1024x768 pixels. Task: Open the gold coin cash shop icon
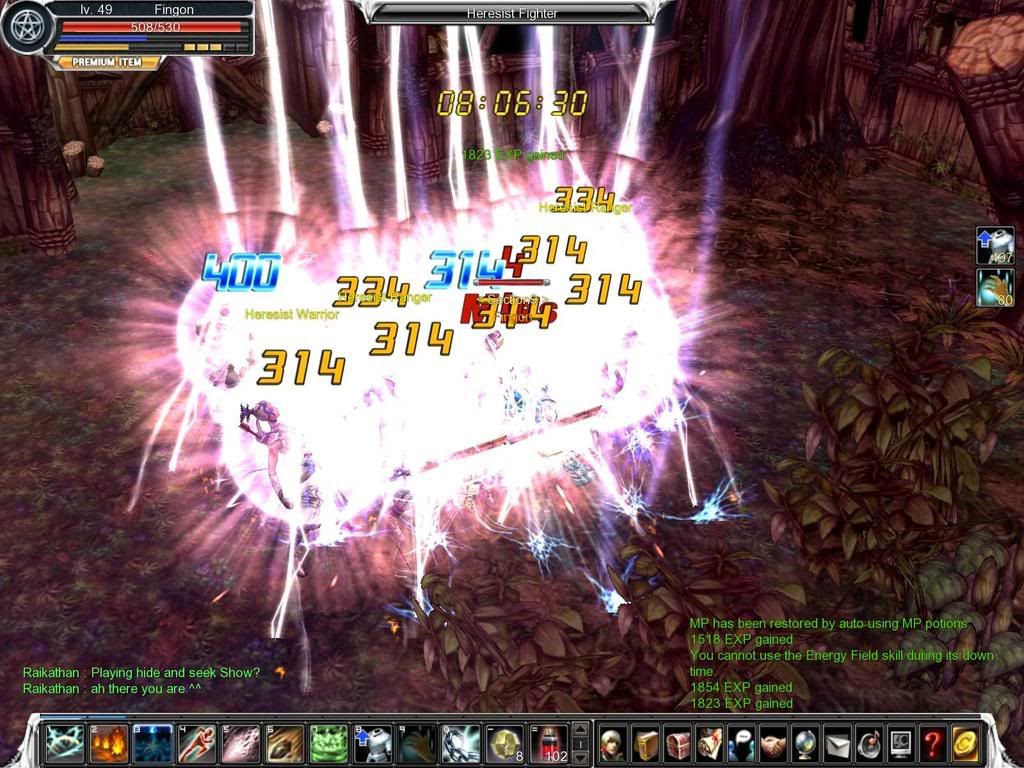965,743
